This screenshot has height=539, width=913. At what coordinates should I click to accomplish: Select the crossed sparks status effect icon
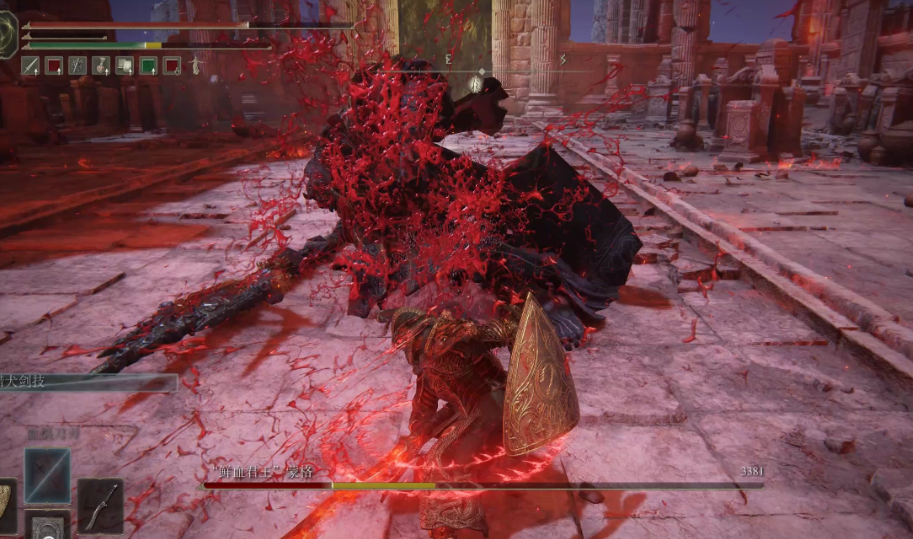78,66
